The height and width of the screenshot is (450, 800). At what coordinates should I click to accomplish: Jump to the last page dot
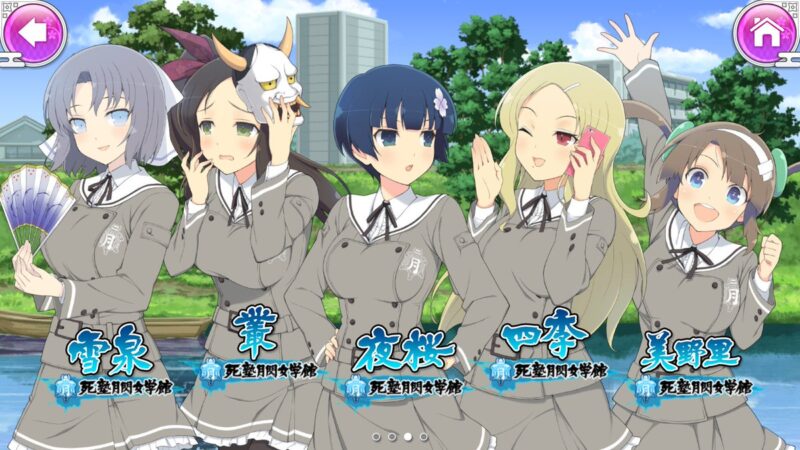423,437
